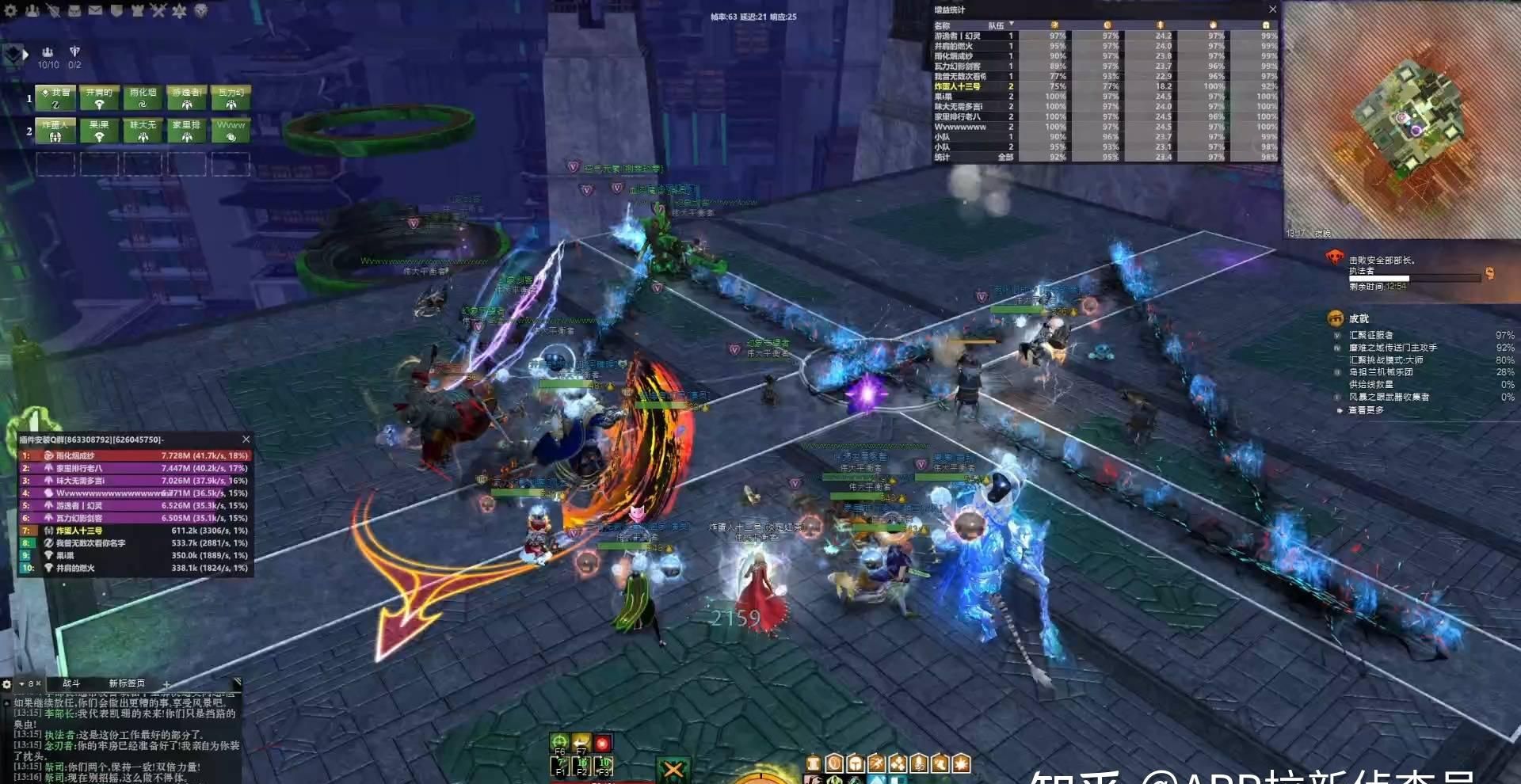Viewport: 1521px width, 784px height.
Task: Select squad member 雨化烟 in subgroup 1
Action: 143,97
